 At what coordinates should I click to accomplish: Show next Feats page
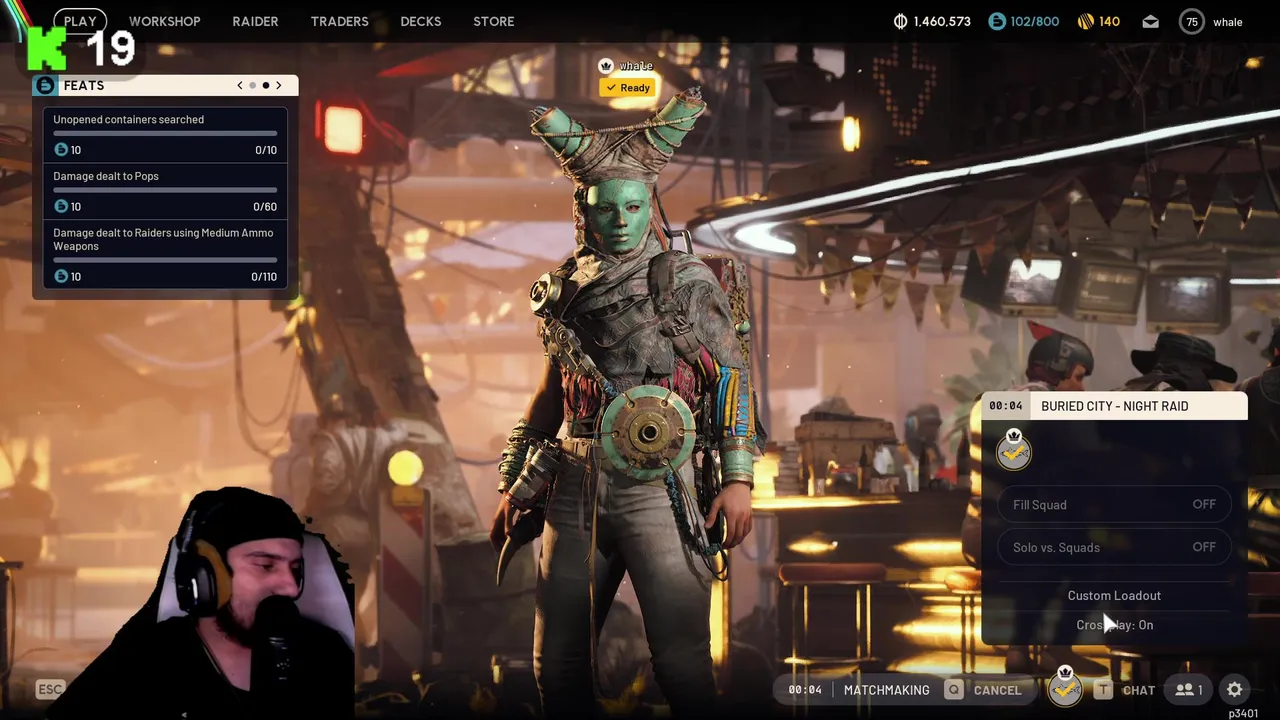coord(279,85)
